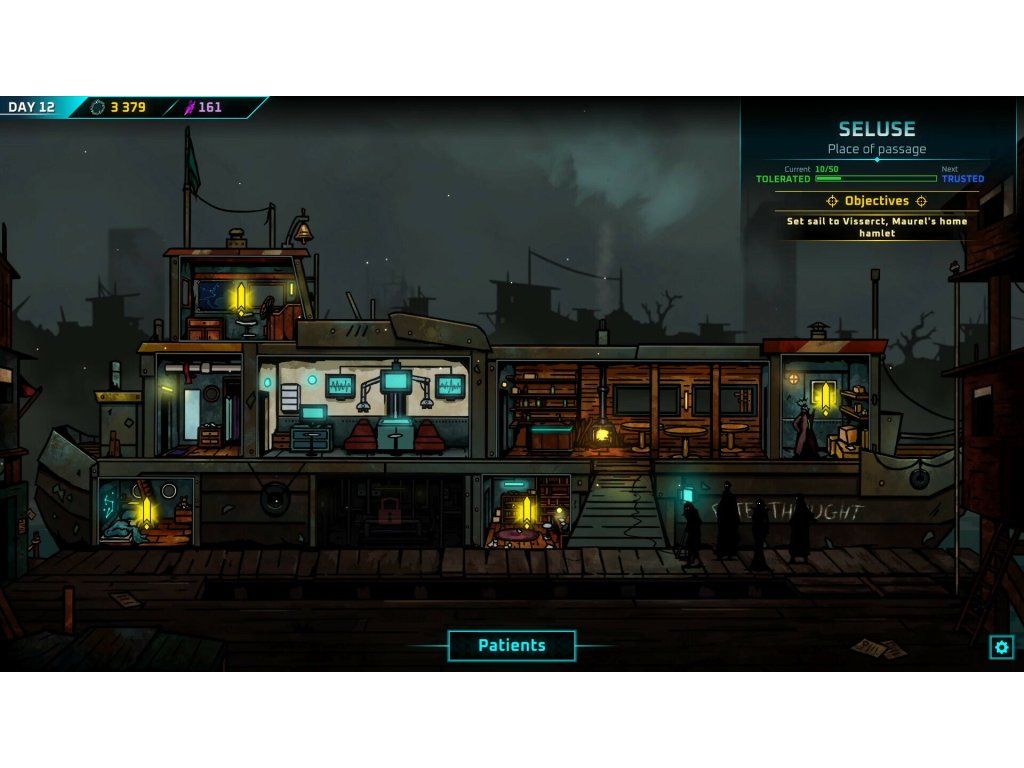Screen dimensions: 1024x768
Task: Select the yellow marker in the top cabin
Action: click(240, 297)
